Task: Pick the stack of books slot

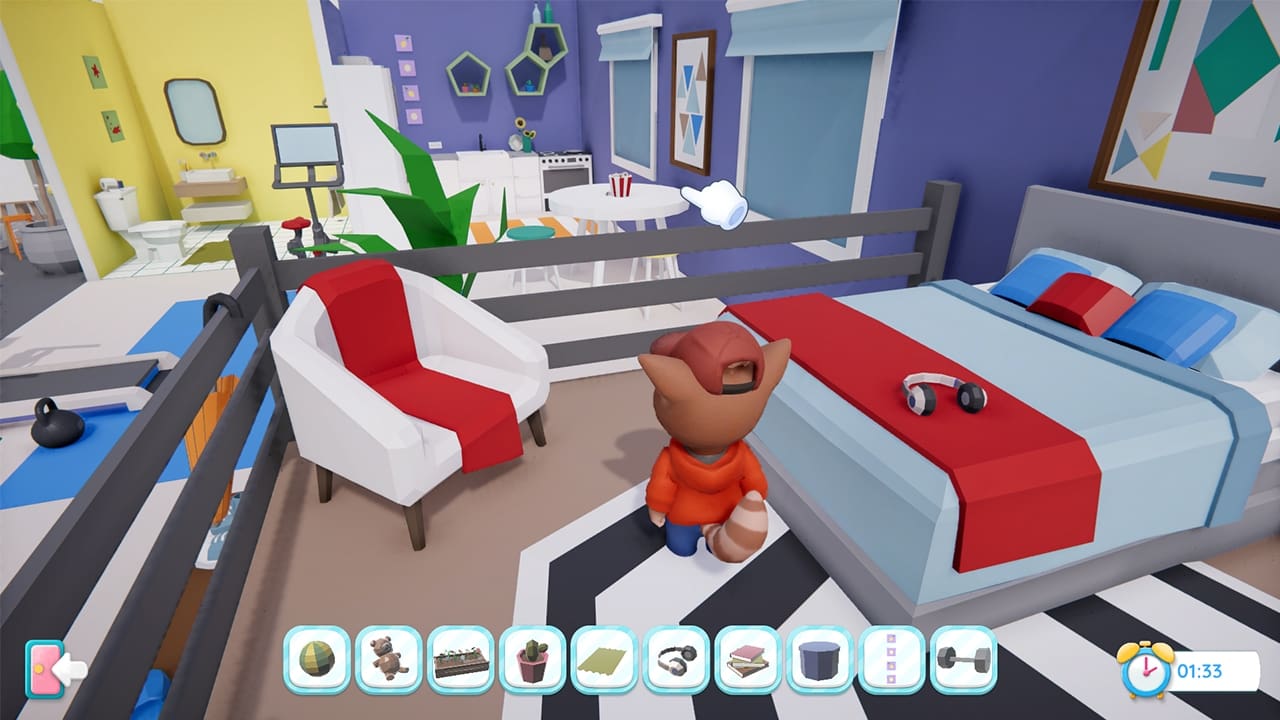Action: coord(749,660)
